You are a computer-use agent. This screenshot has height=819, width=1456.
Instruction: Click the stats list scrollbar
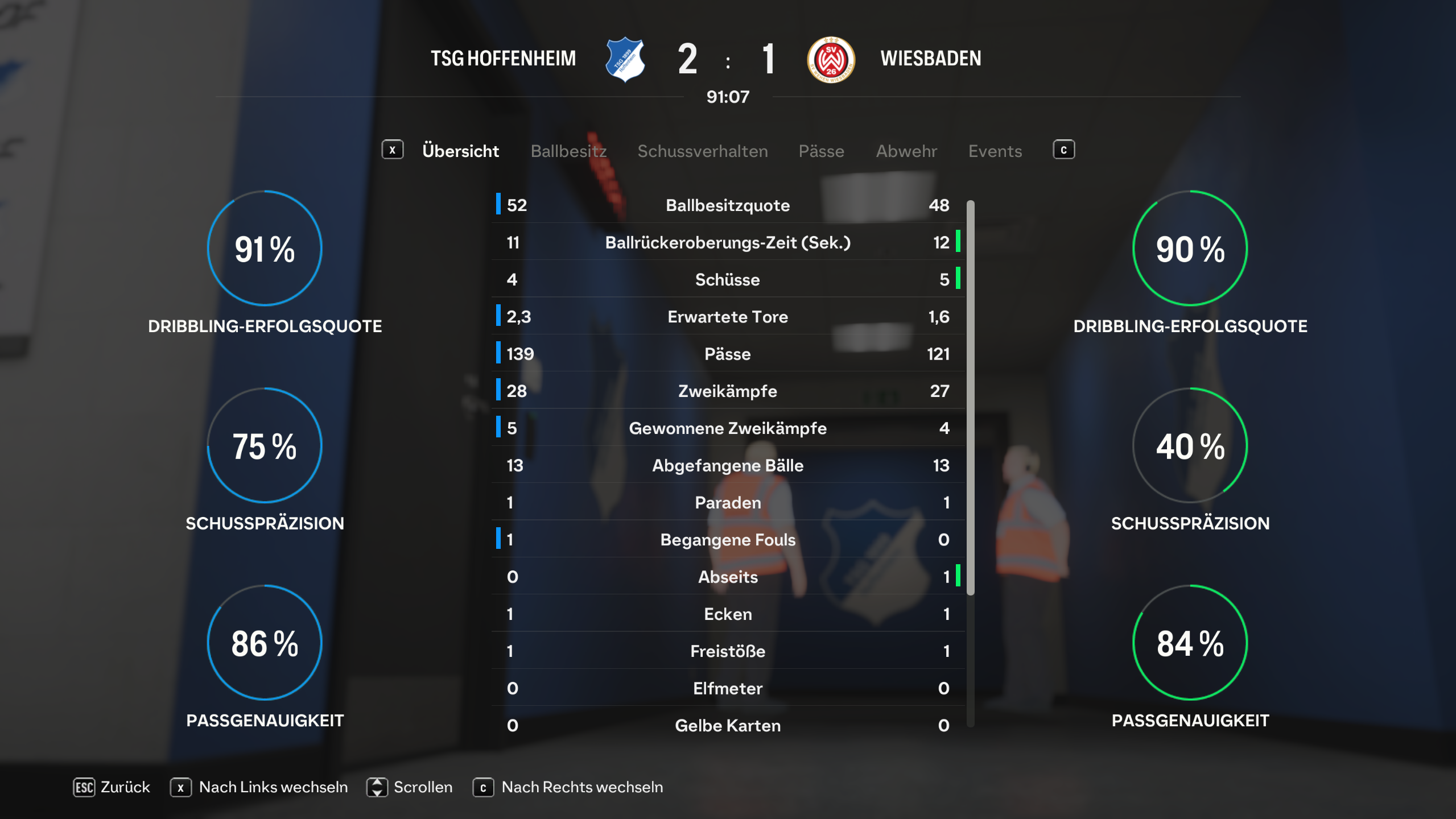coord(970,398)
